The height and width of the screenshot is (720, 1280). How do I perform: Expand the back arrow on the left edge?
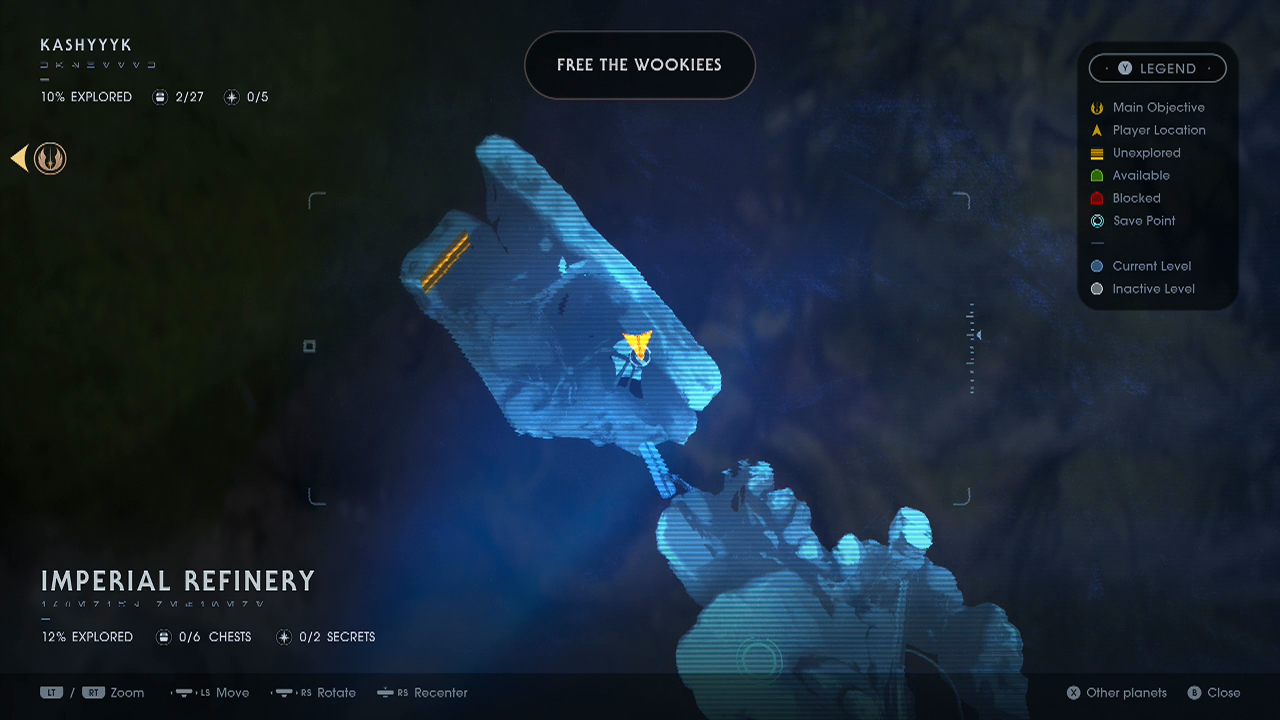click(17, 158)
